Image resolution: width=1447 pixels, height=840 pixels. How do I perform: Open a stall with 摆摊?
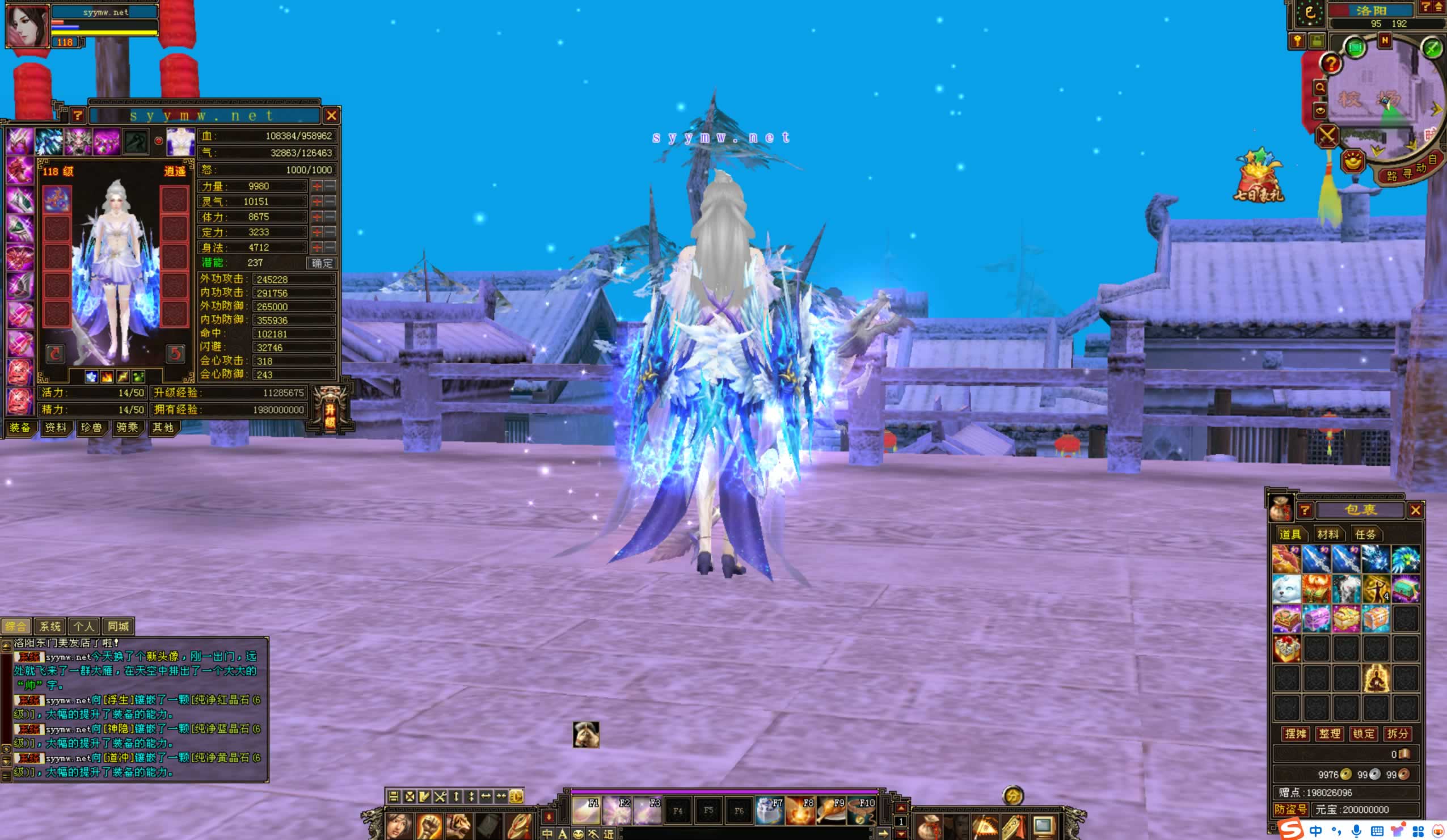point(1296,734)
